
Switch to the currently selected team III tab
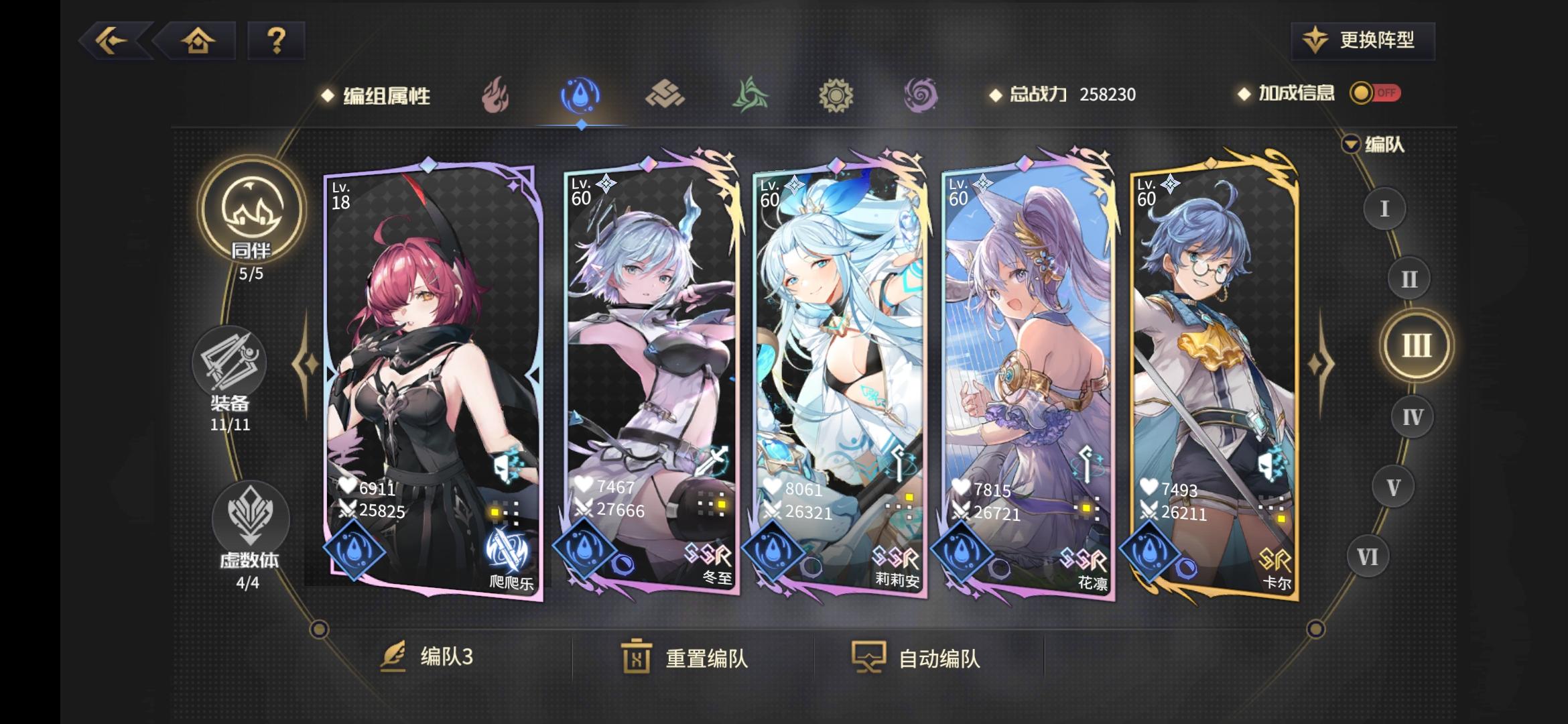tap(1417, 346)
